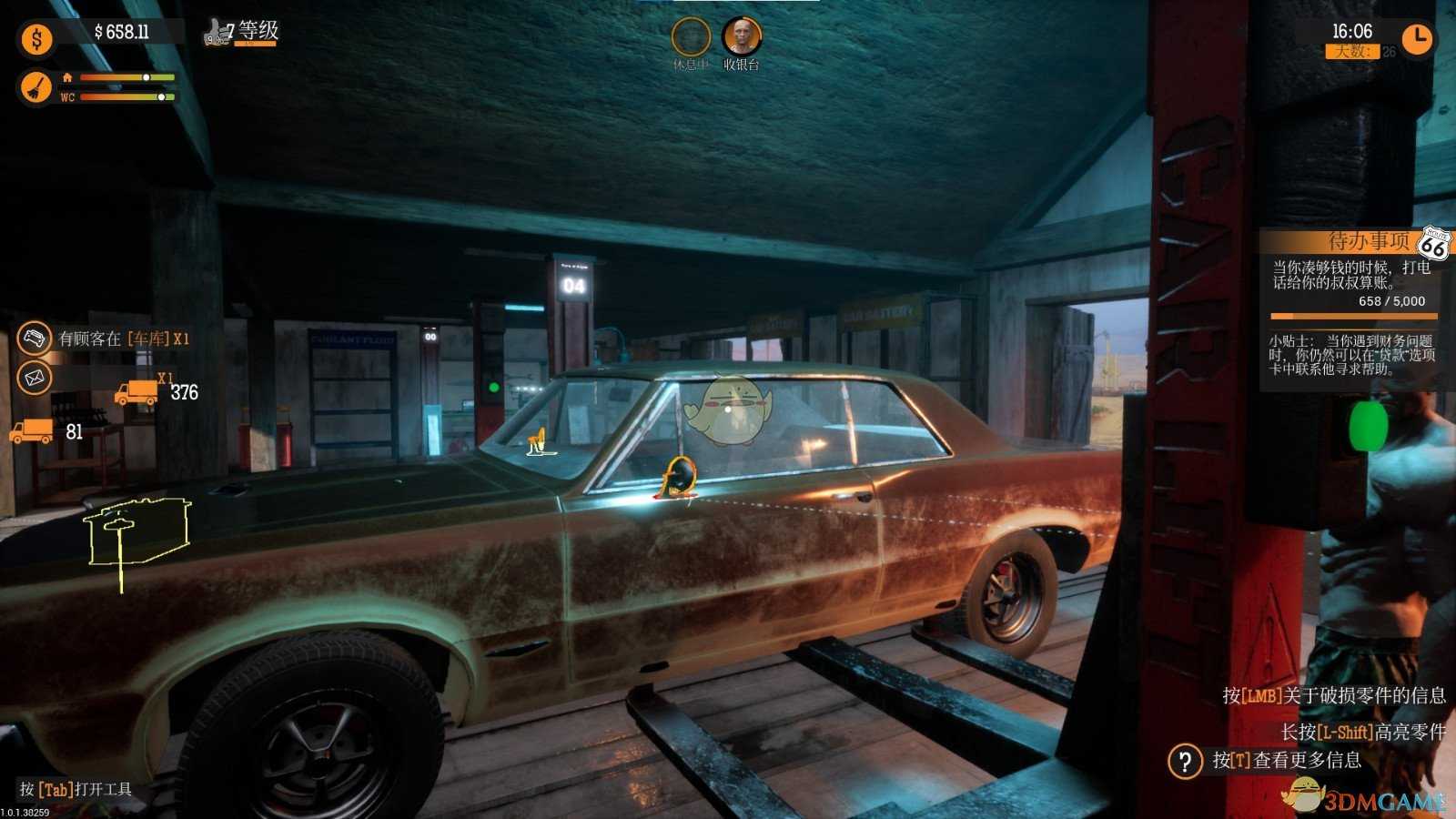Click the question mark help icon

coord(1185,761)
